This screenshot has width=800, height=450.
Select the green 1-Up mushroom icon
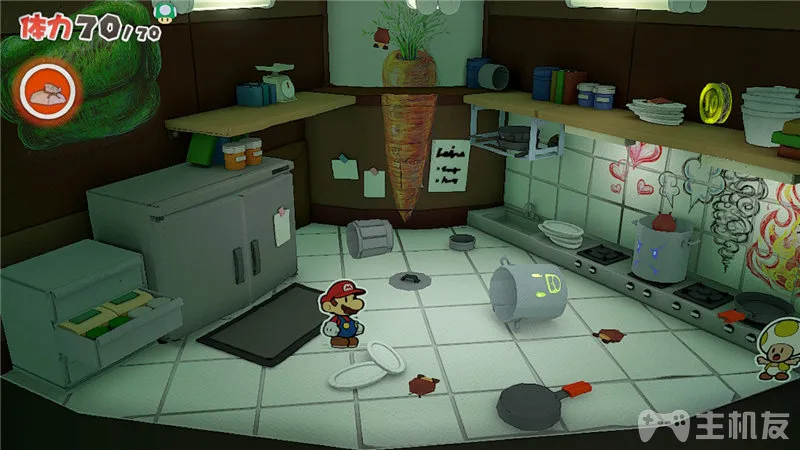[160, 10]
